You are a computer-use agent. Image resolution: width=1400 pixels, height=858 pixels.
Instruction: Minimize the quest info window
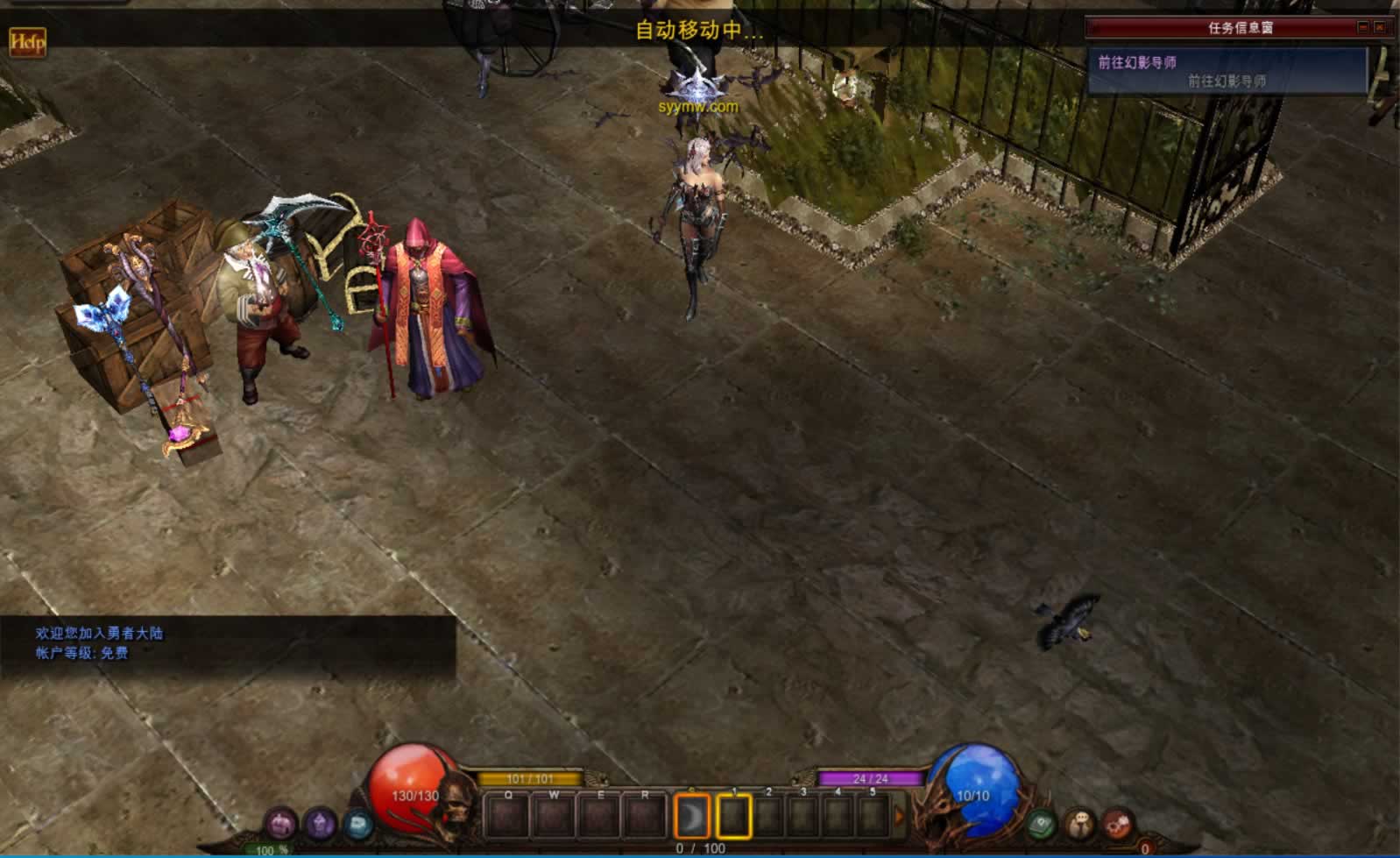(x=1363, y=28)
